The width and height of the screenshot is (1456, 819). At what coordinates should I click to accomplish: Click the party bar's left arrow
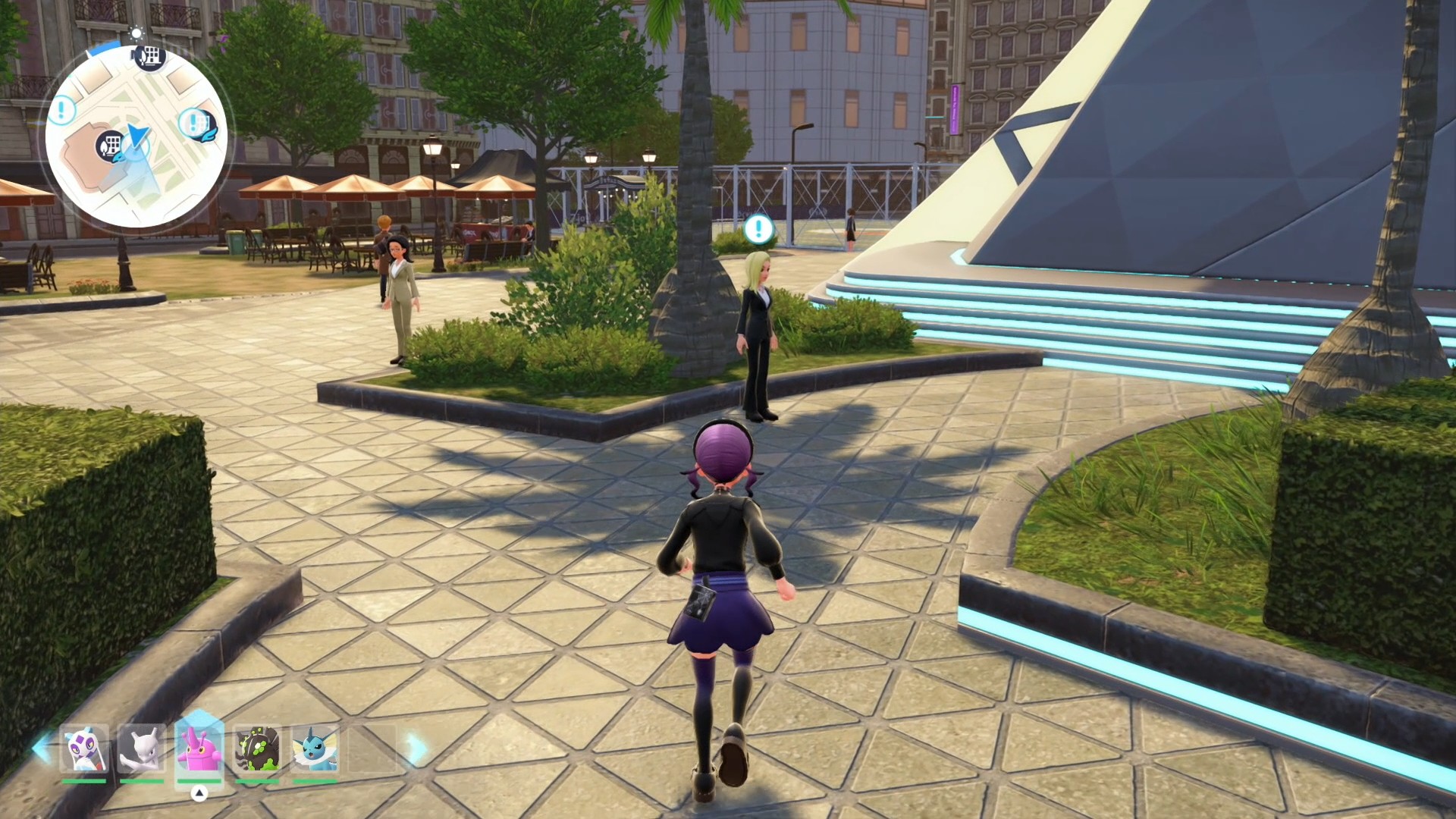tap(41, 748)
